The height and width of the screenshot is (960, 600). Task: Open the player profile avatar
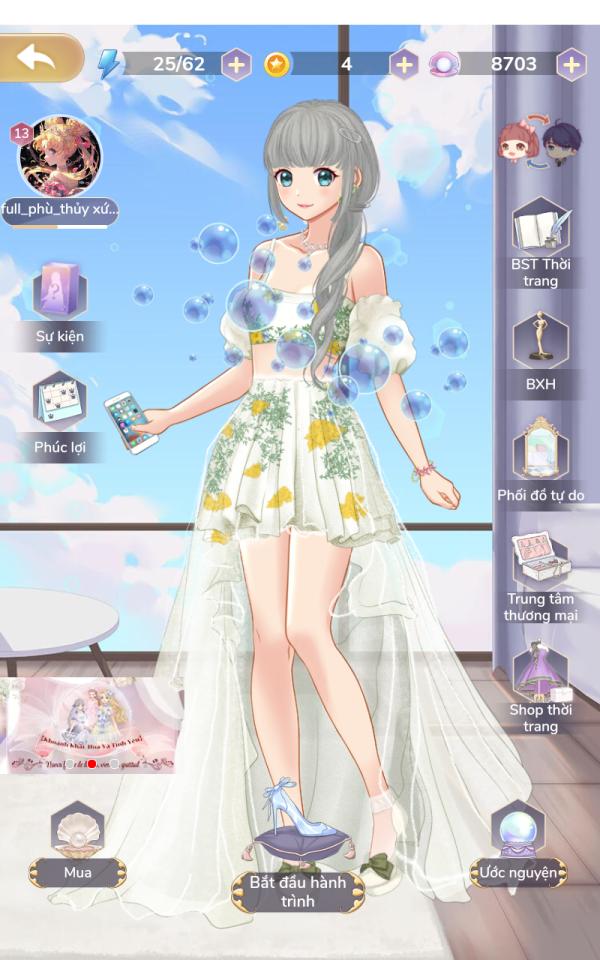pyautogui.click(x=60, y=158)
